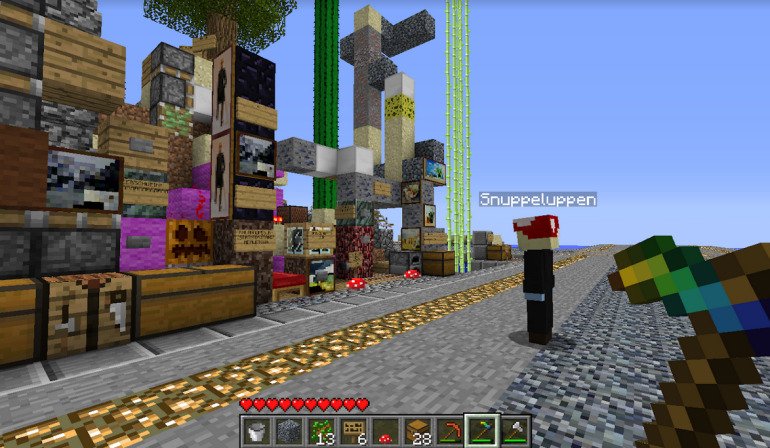Image resolution: width=770 pixels, height=448 pixels.
Task: Select the sign stack of 6
Action: [352, 431]
